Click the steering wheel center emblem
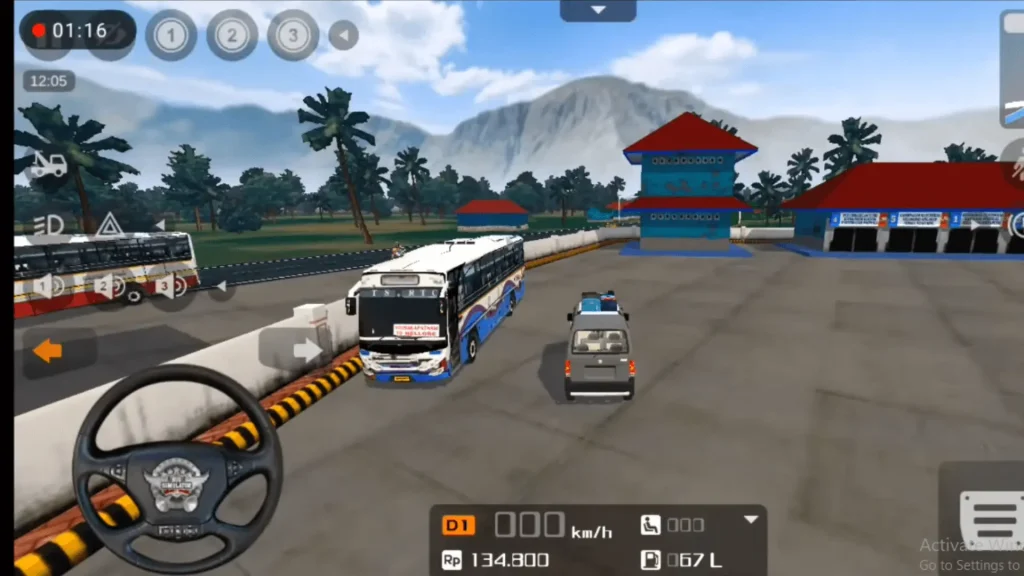 point(176,481)
